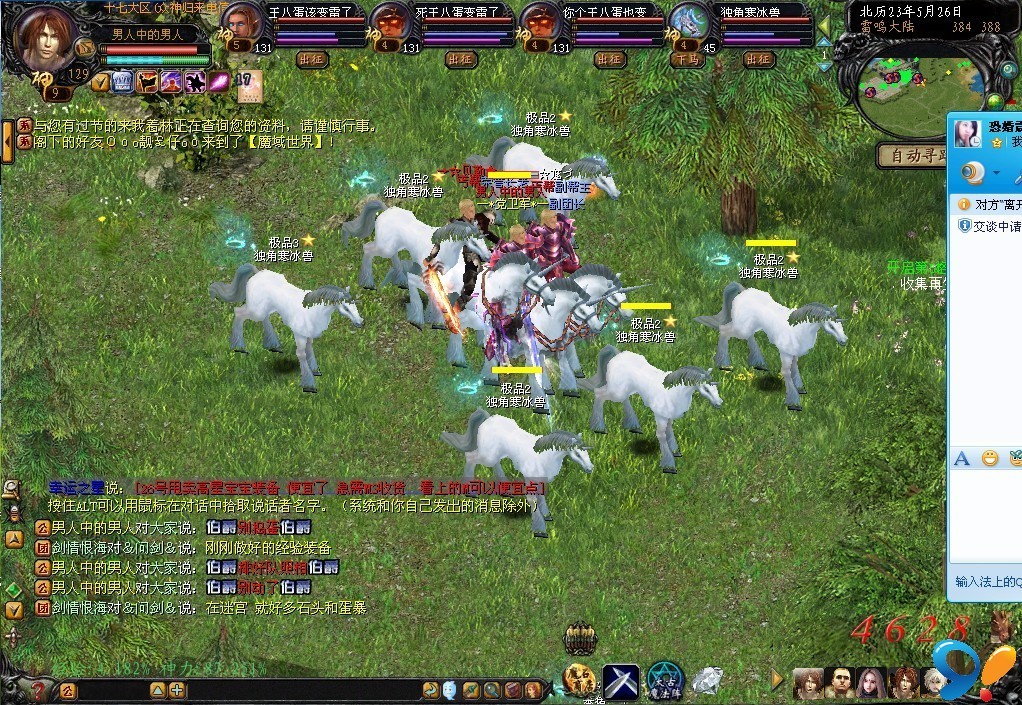The width and height of the screenshot is (1022, 705).
Task: Activate the crossed swords skill icon
Action: point(620,681)
